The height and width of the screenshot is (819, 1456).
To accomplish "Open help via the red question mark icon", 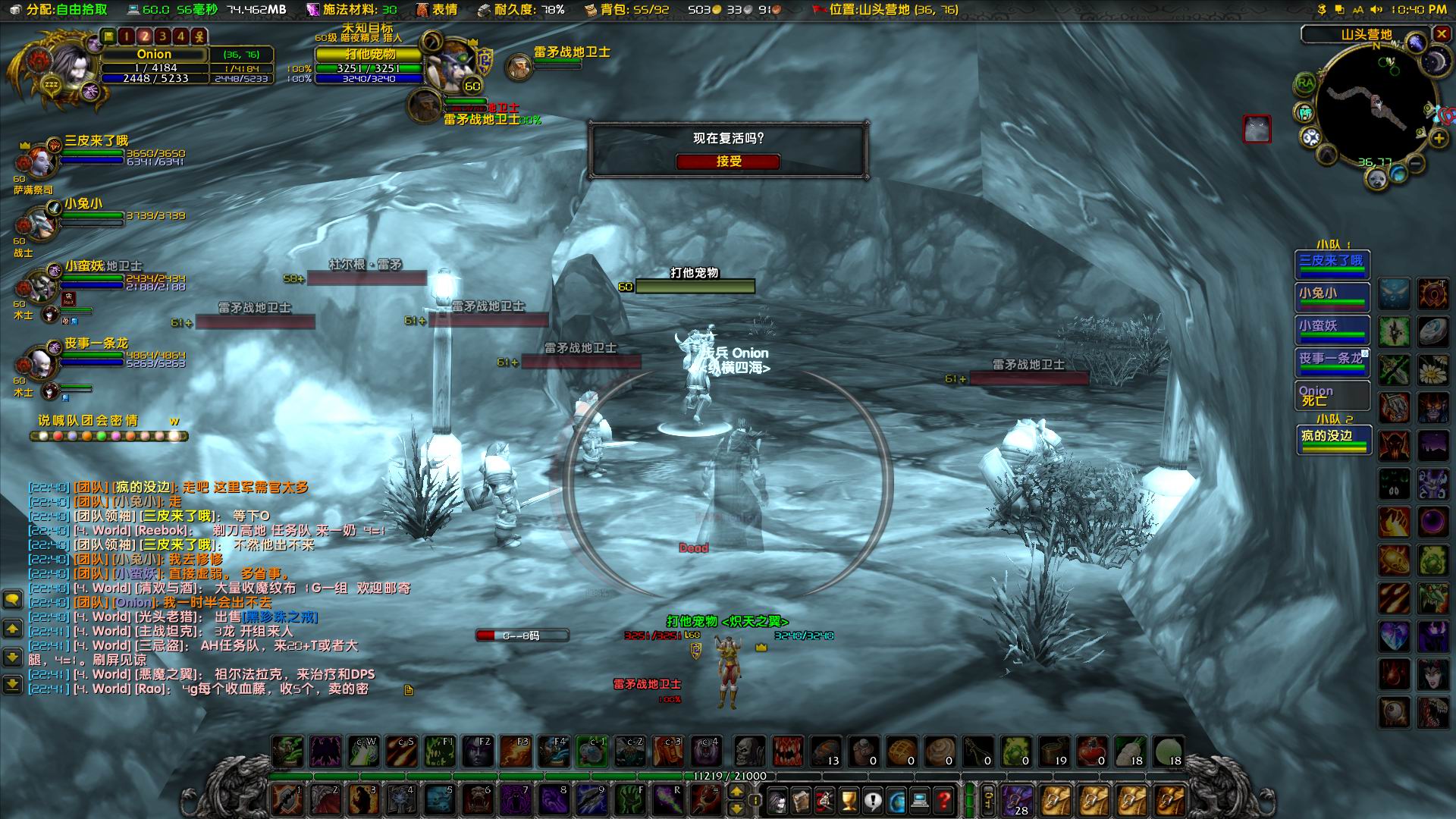I will click(x=943, y=800).
